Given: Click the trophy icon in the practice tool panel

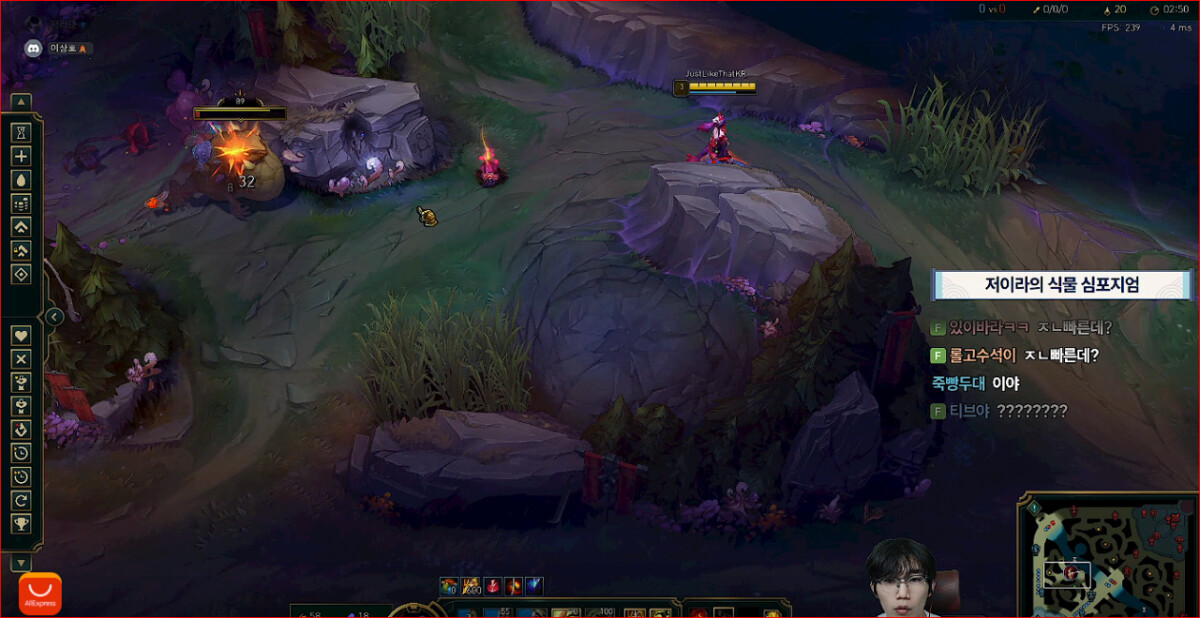Looking at the screenshot, I should coord(21,523).
